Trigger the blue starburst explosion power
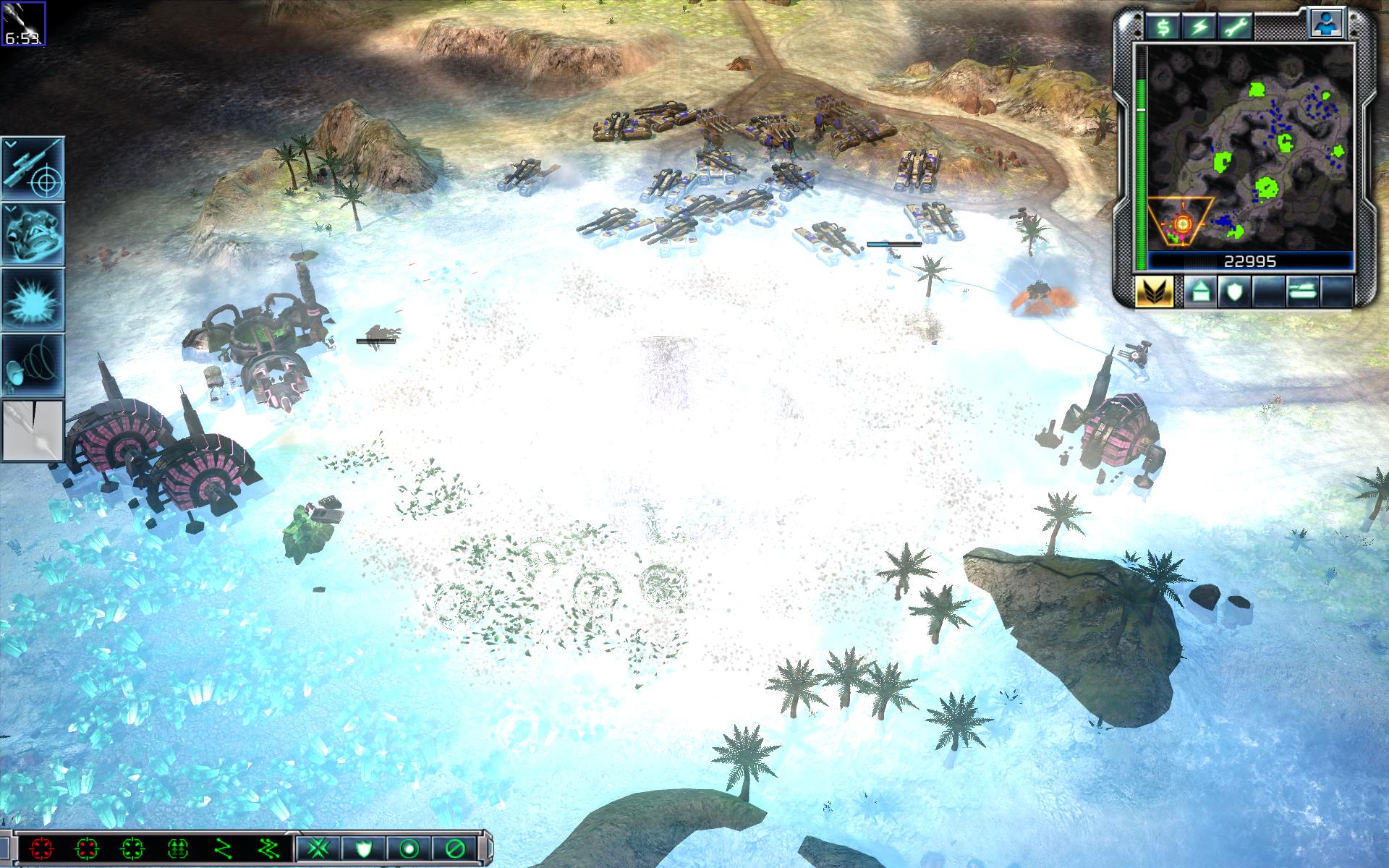This screenshot has height=868, width=1389. pos(33,299)
